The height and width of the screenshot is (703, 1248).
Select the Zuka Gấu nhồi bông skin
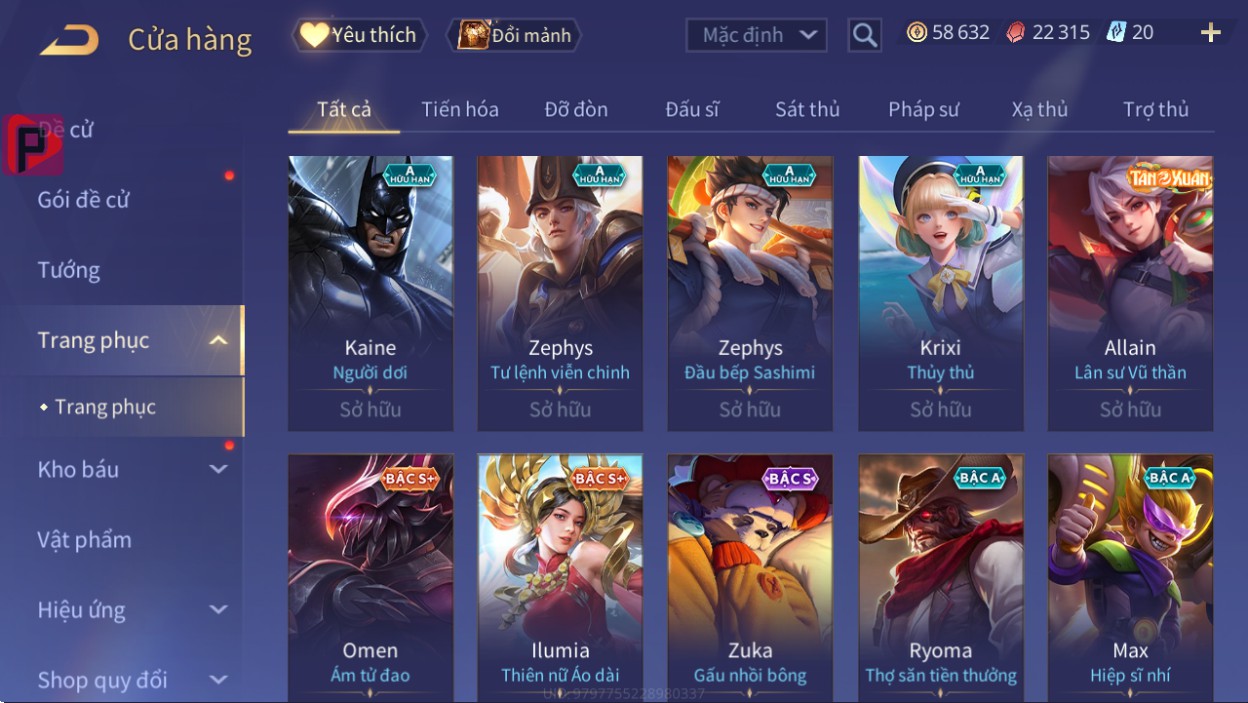(750, 577)
